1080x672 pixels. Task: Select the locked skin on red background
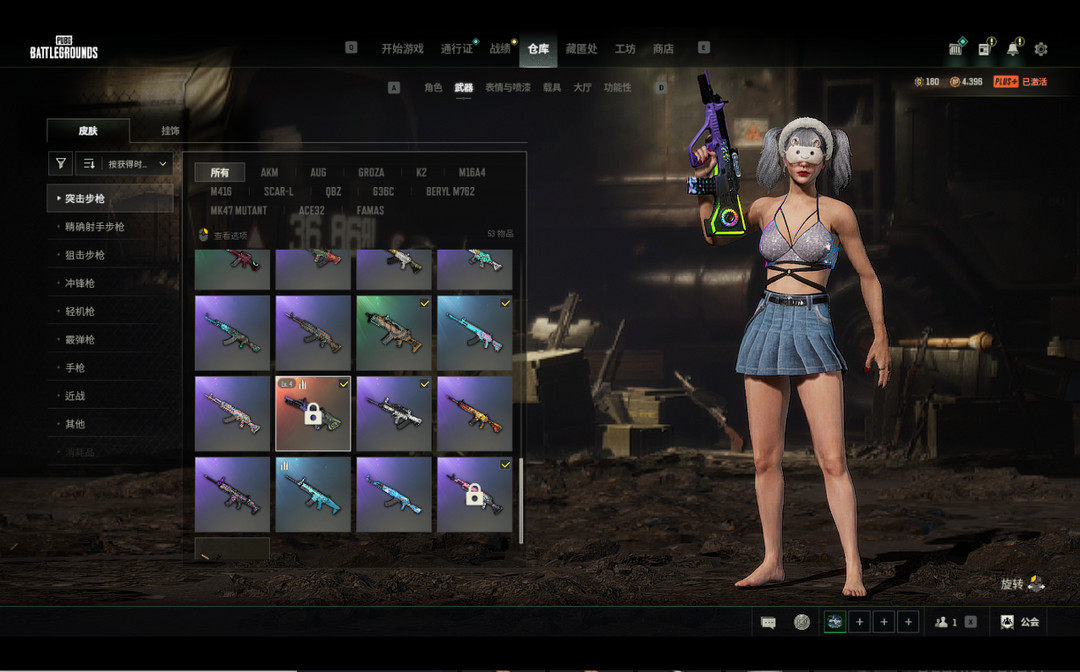pos(313,413)
